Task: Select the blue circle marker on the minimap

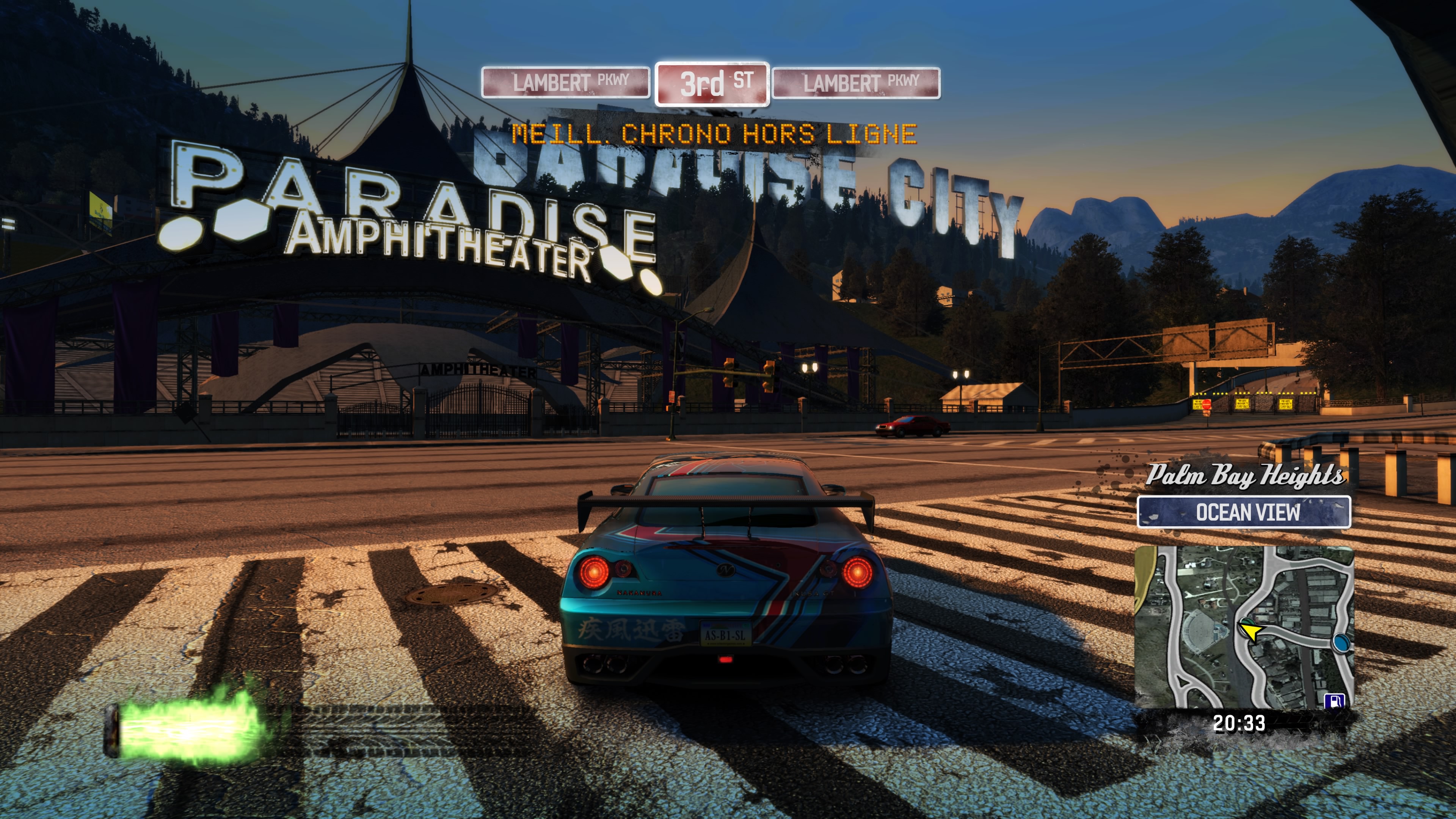Action: 1342,643
